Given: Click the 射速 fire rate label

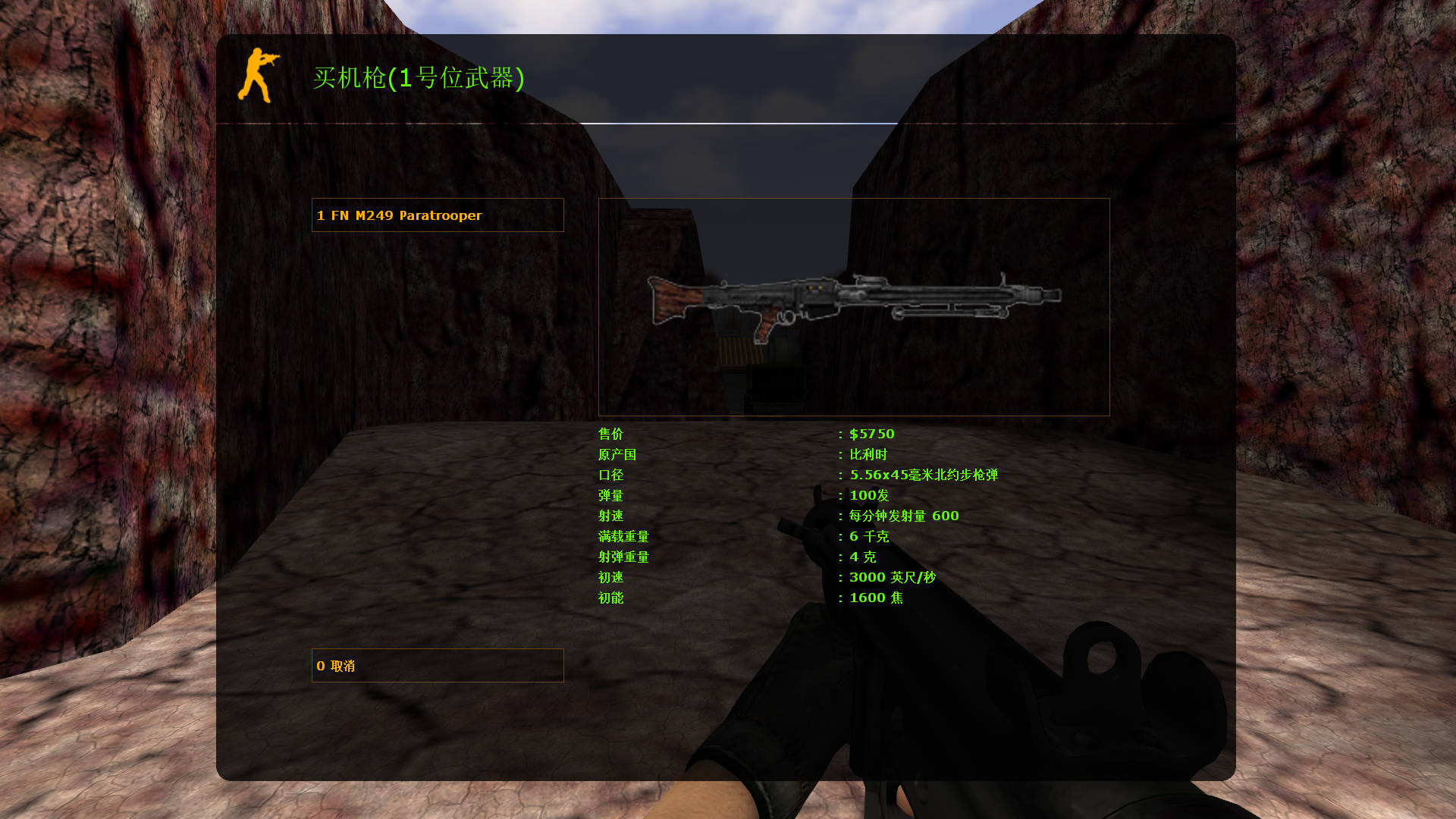Looking at the screenshot, I should click(x=610, y=516).
